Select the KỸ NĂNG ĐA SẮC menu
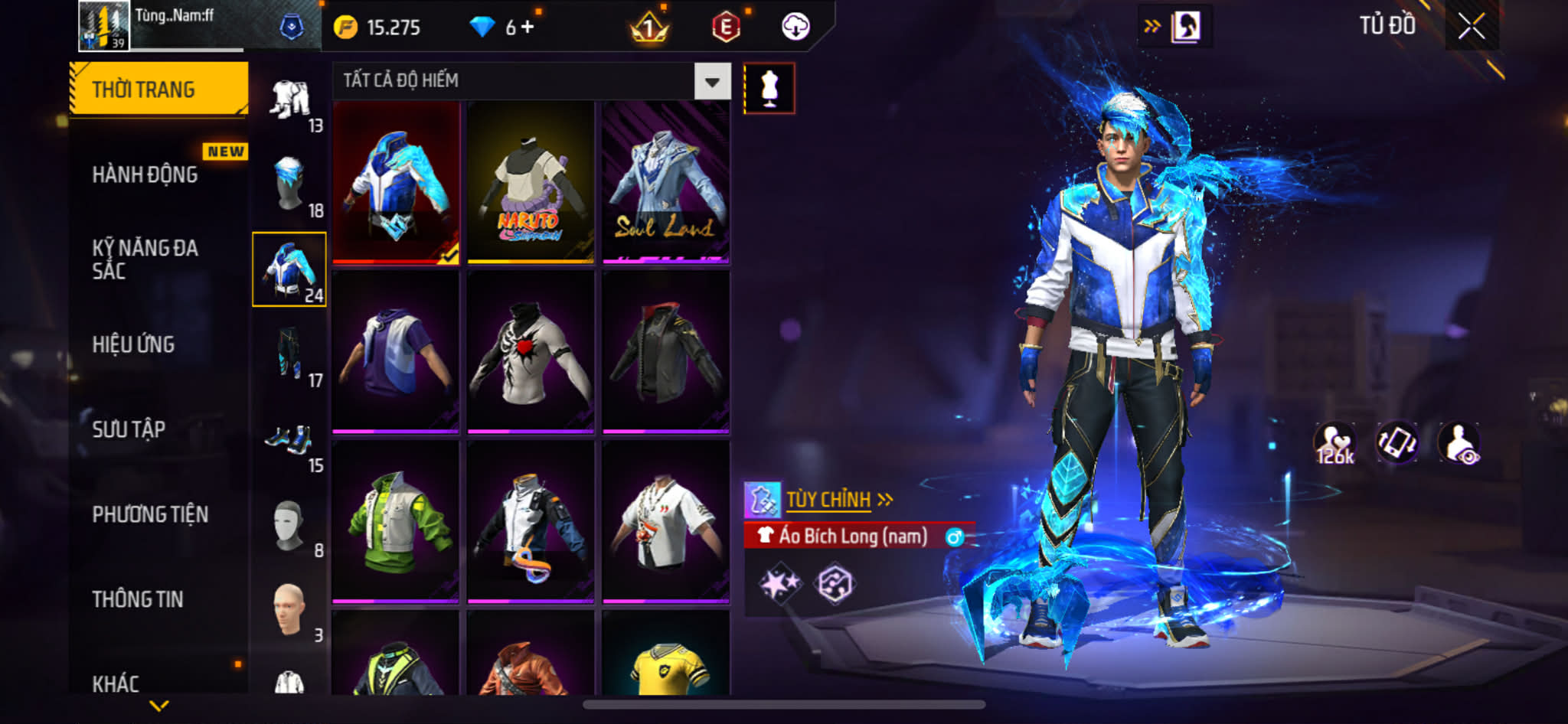 pyautogui.click(x=145, y=259)
